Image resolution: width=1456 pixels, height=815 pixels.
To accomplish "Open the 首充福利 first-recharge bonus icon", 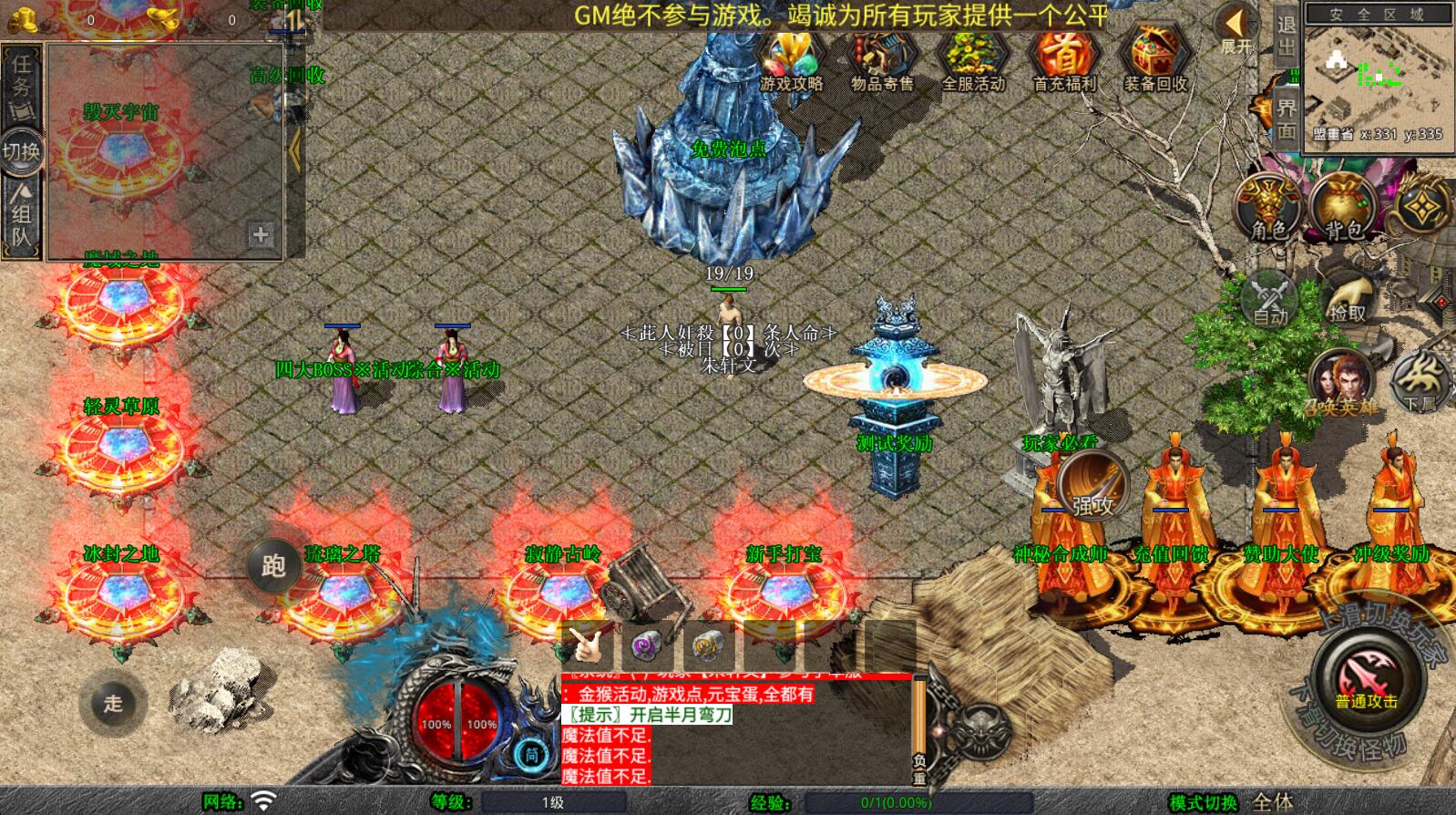I will tap(1064, 60).
